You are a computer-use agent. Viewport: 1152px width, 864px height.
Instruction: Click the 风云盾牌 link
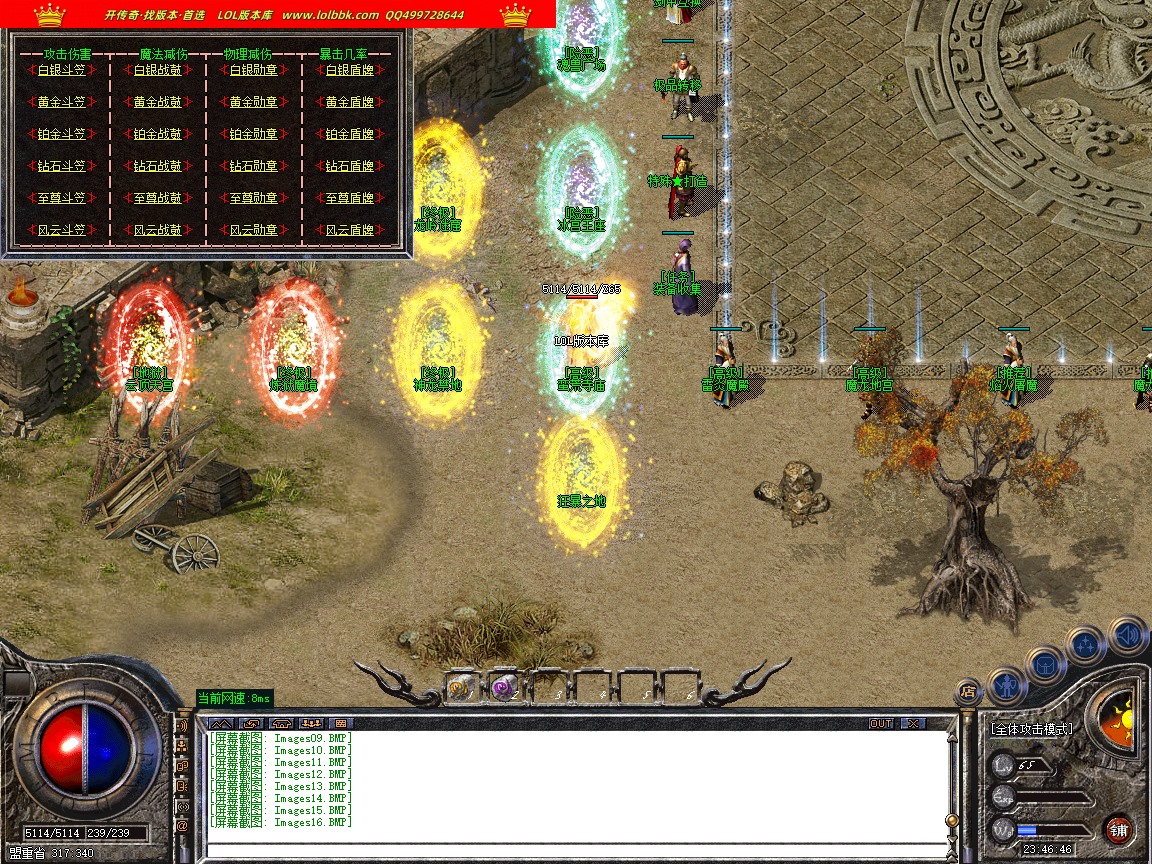350,230
